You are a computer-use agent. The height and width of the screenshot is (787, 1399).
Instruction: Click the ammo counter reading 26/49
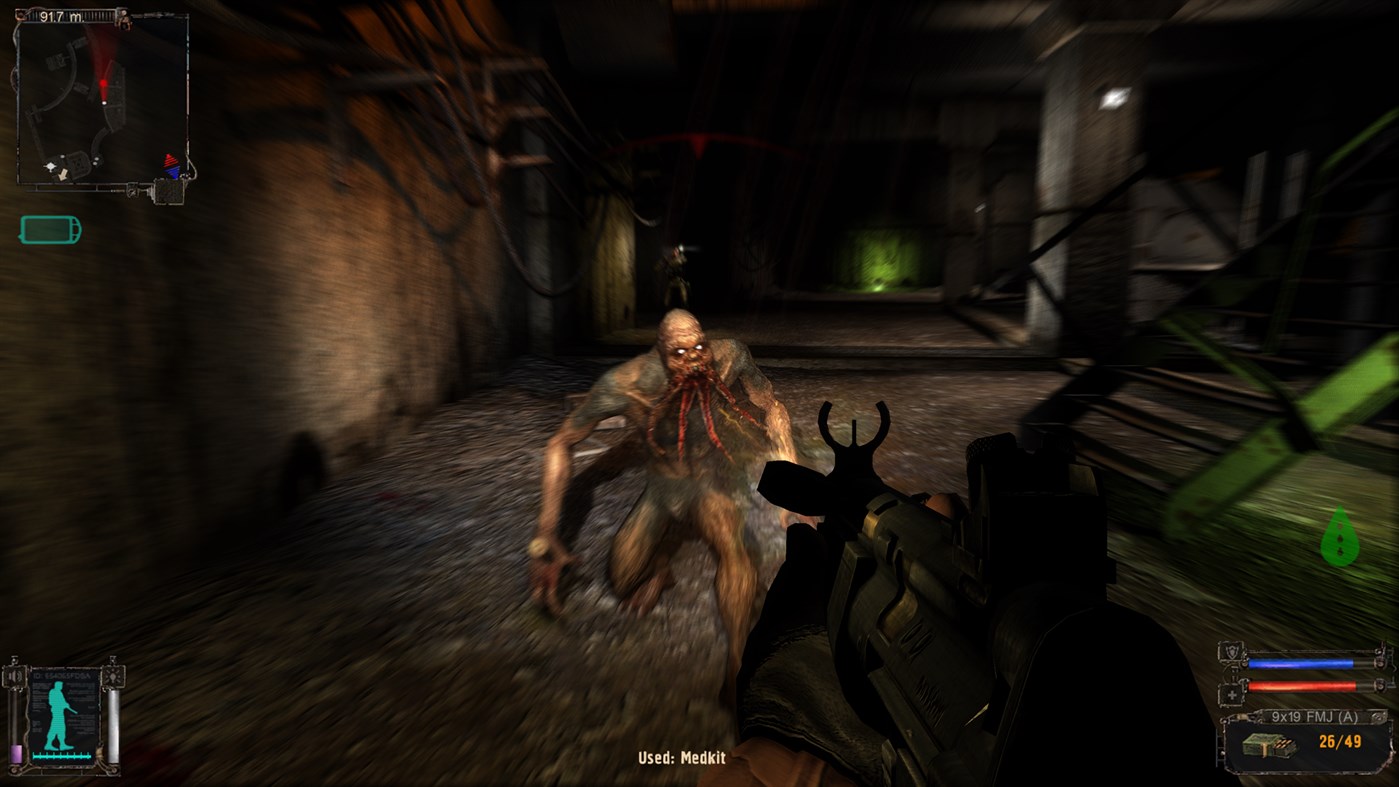[x=1340, y=741]
